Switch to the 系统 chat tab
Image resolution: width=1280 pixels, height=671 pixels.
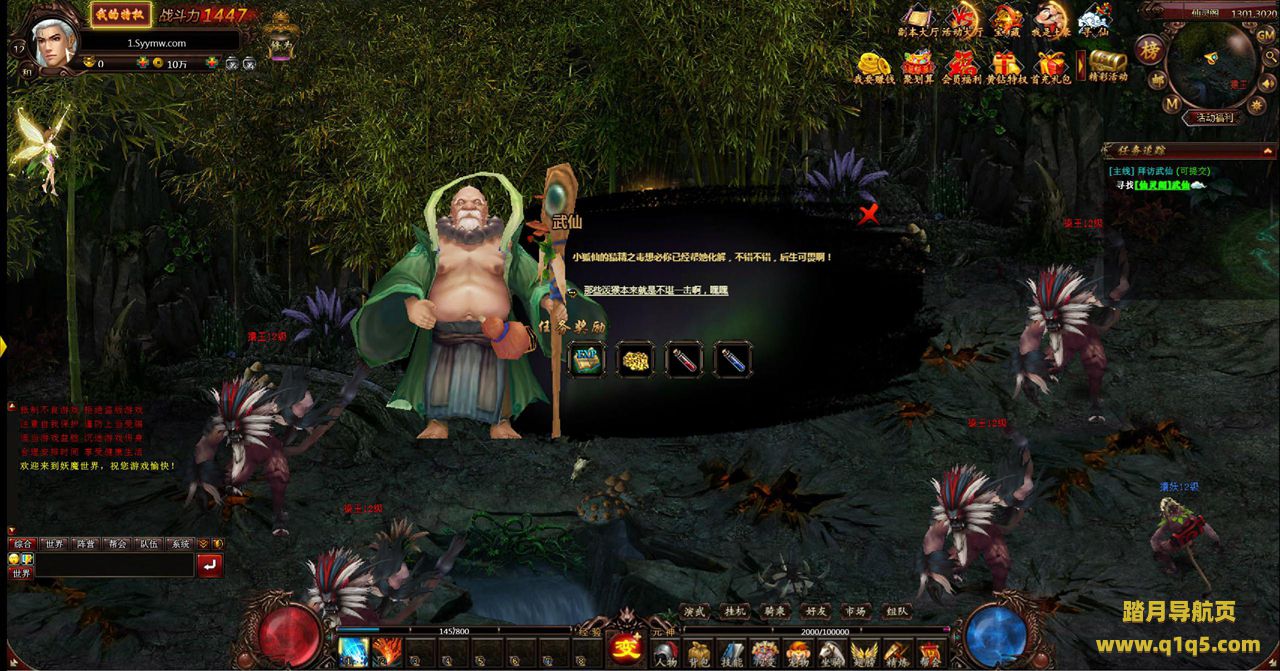click(x=180, y=544)
